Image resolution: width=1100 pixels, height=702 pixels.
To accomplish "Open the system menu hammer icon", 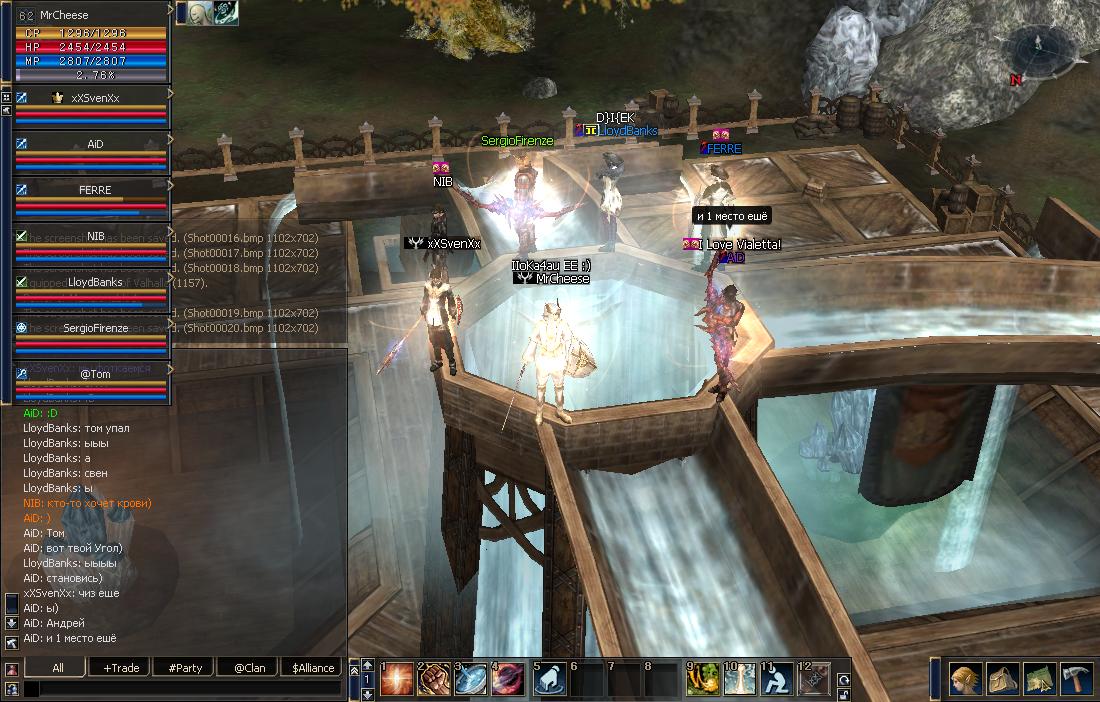I will [1075, 679].
